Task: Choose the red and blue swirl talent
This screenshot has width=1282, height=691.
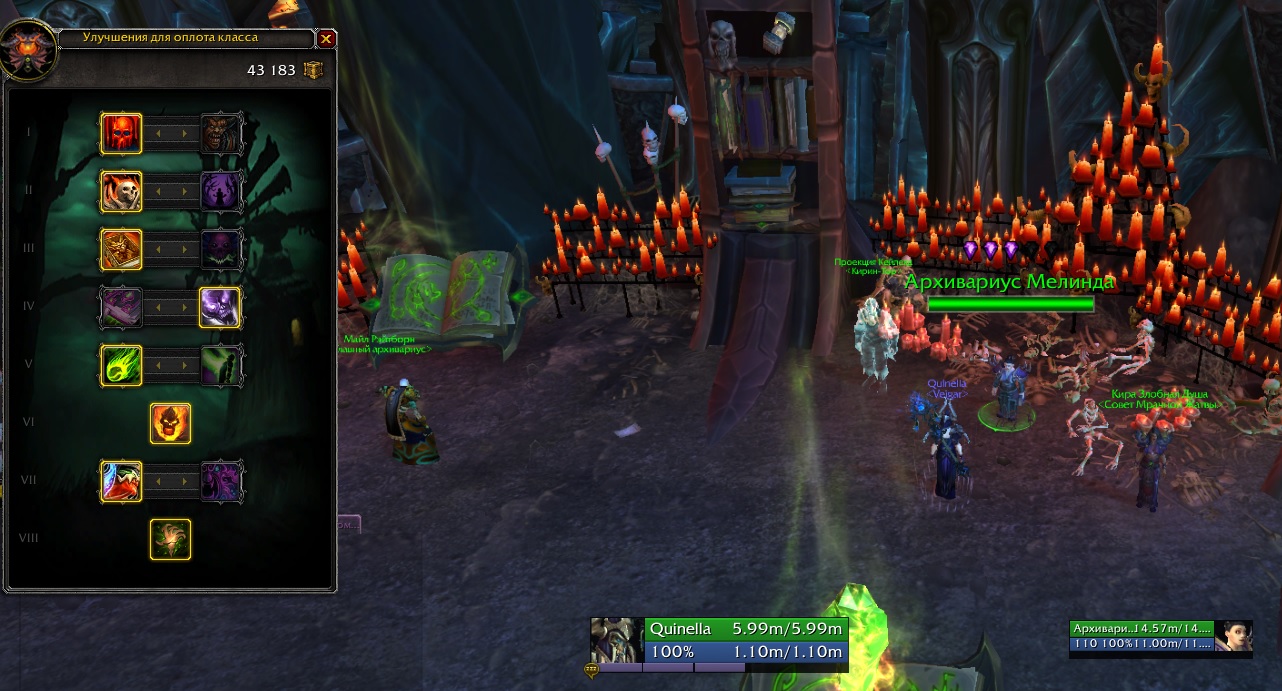Action: pos(121,481)
